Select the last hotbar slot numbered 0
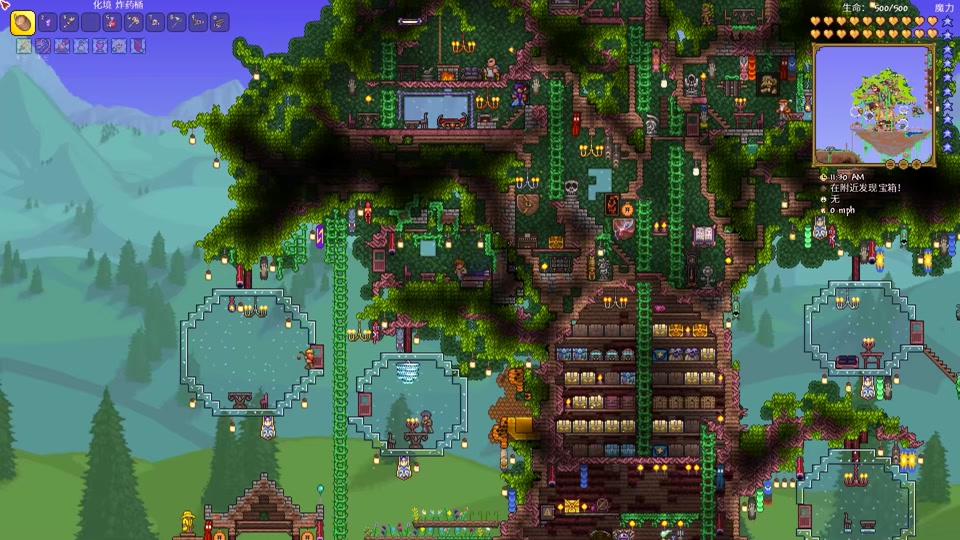Image resolution: width=960 pixels, height=540 pixels. click(220, 22)
